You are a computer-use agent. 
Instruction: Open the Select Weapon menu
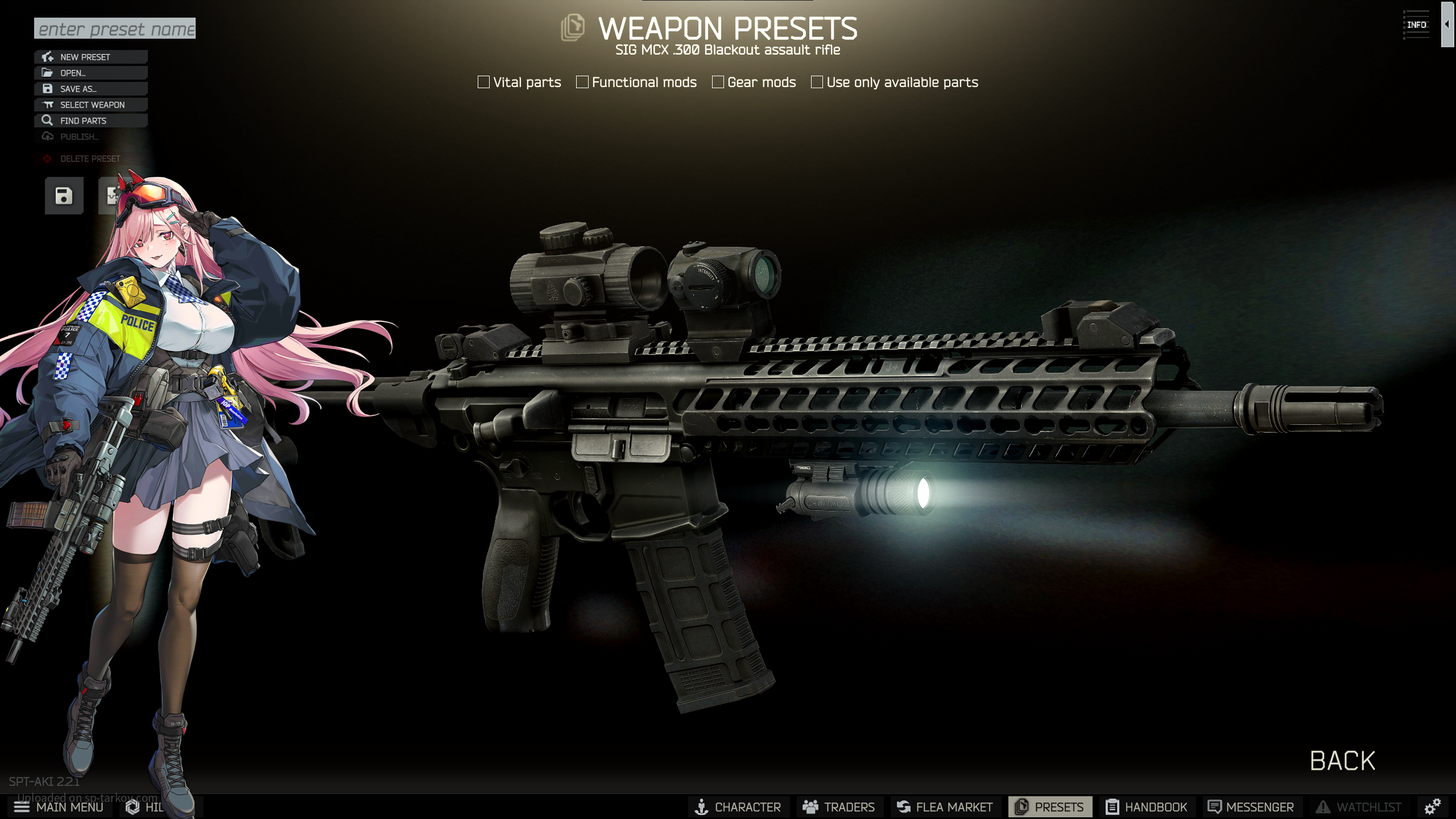click(91, 105)
